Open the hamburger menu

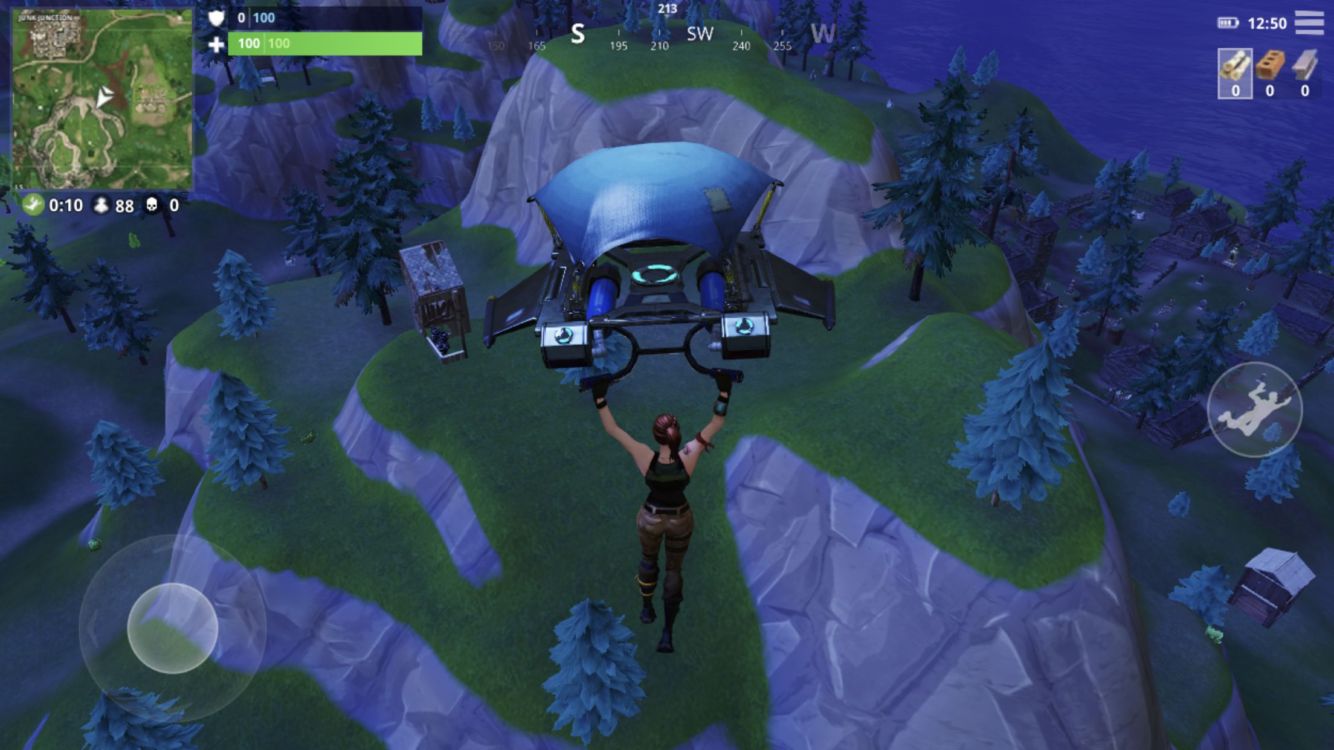coord(1309,22)
